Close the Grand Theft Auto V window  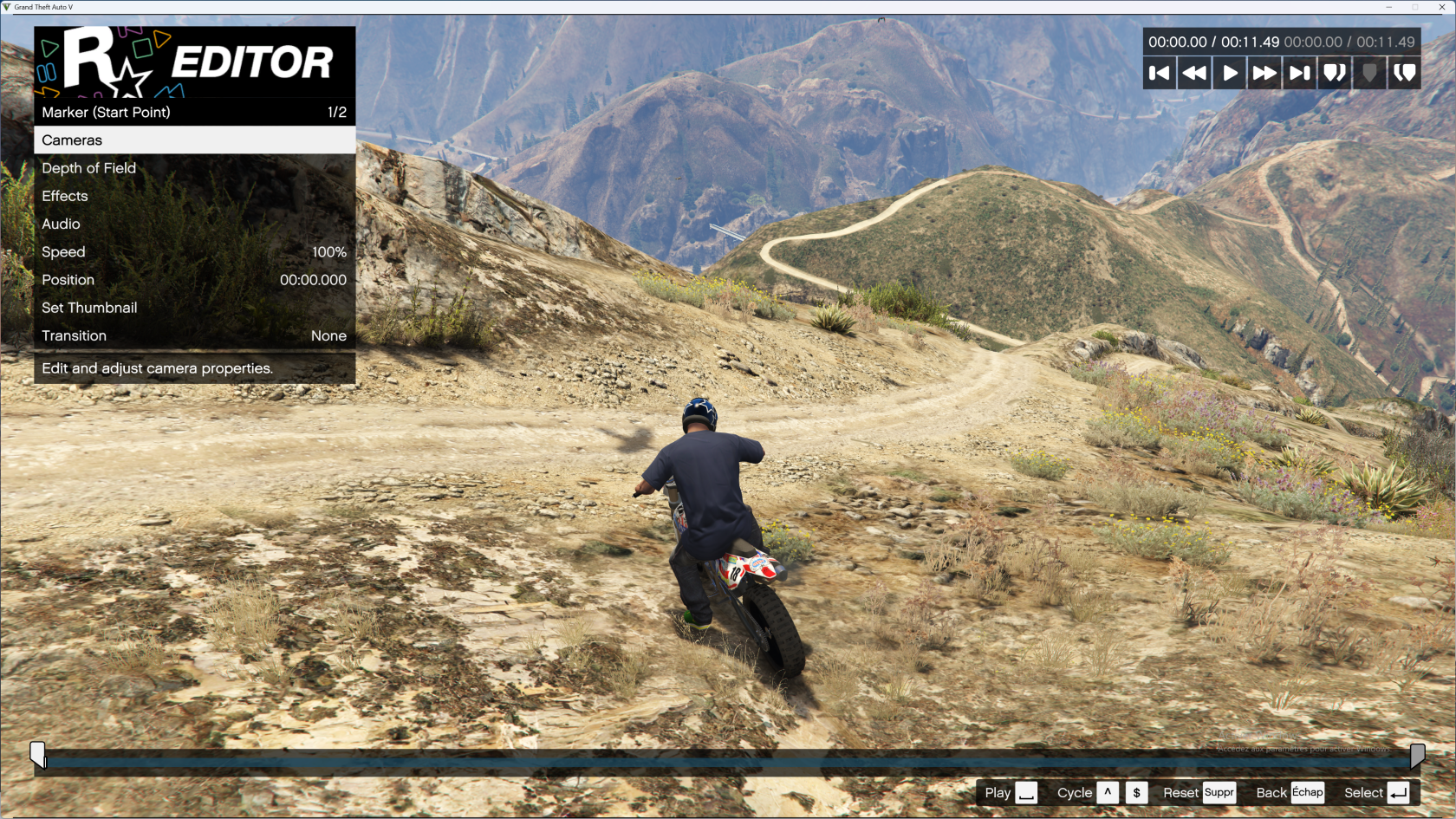pos(1442,7)
